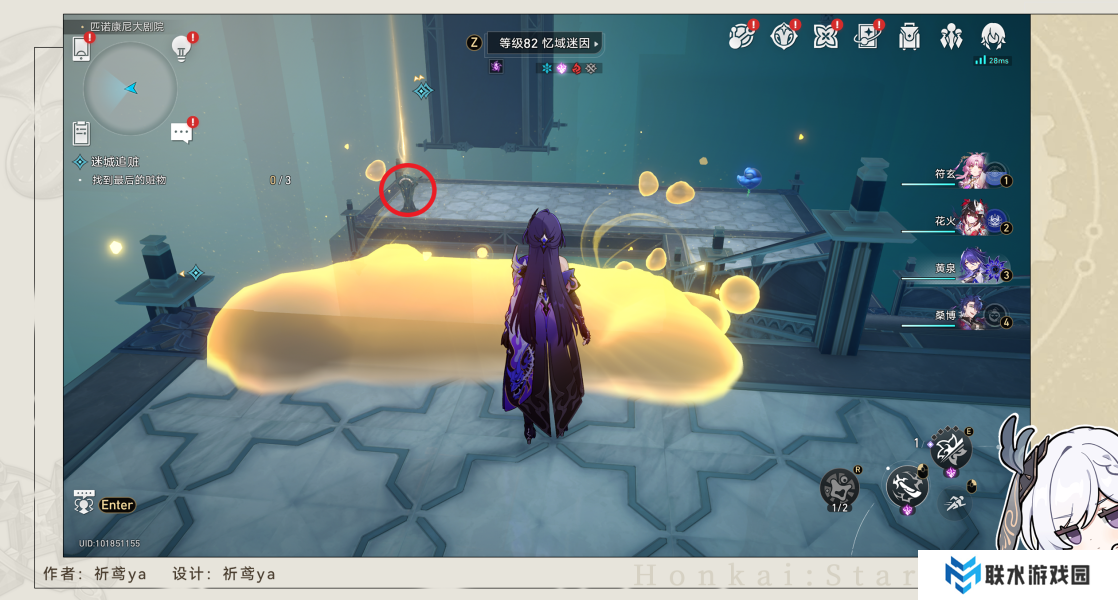Open the four-petal flower event icon

[825, 38]
